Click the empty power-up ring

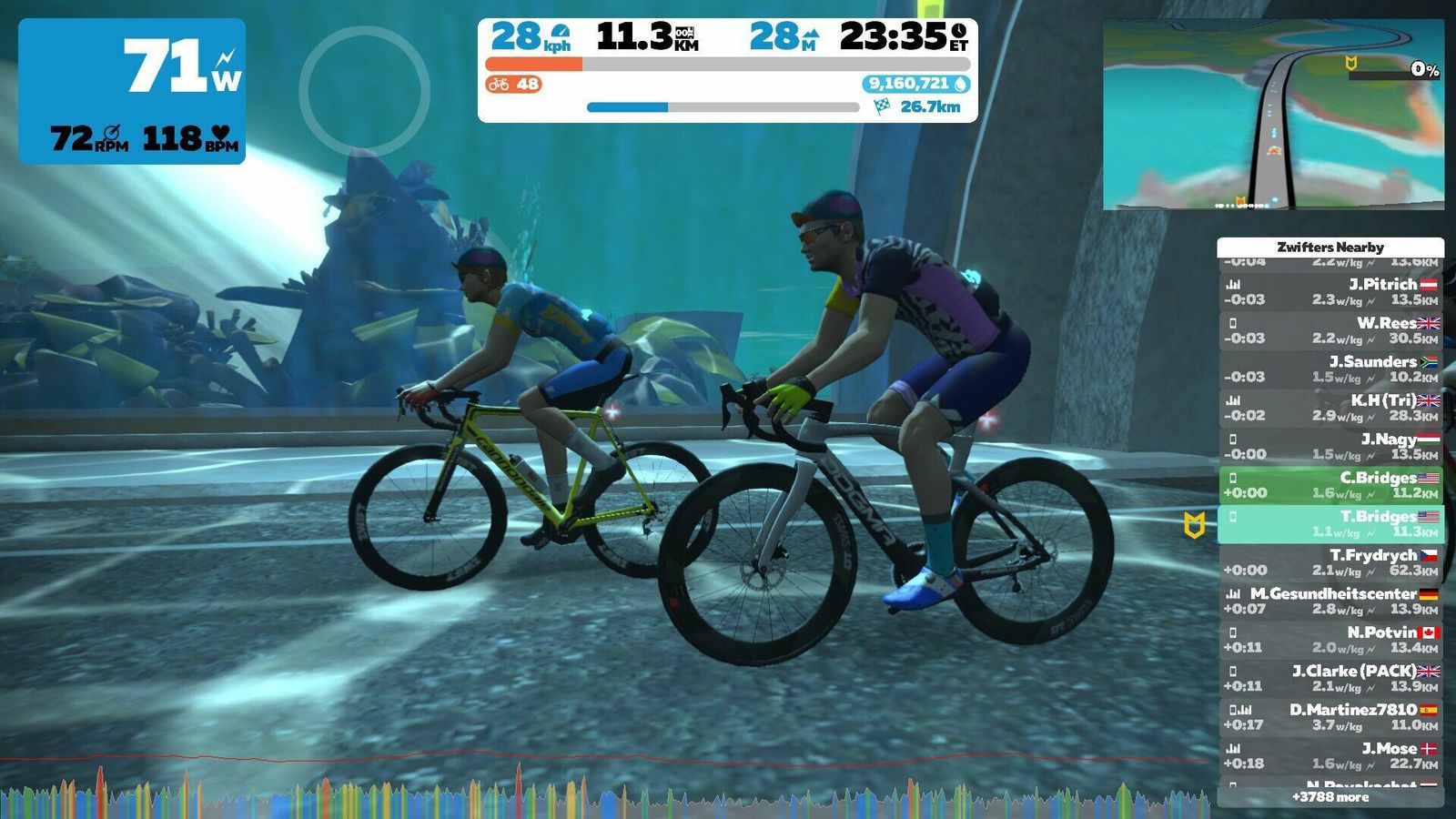pyautogui.click(x=364, y=91)
